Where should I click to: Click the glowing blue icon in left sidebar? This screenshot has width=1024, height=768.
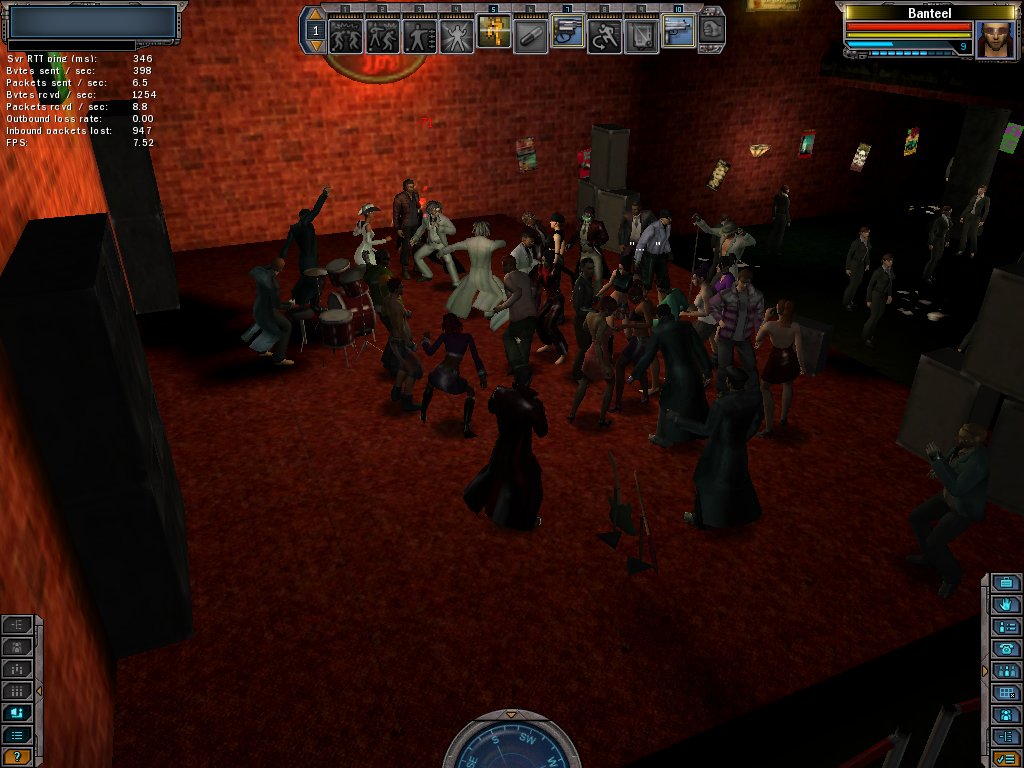tap(17, 713)
